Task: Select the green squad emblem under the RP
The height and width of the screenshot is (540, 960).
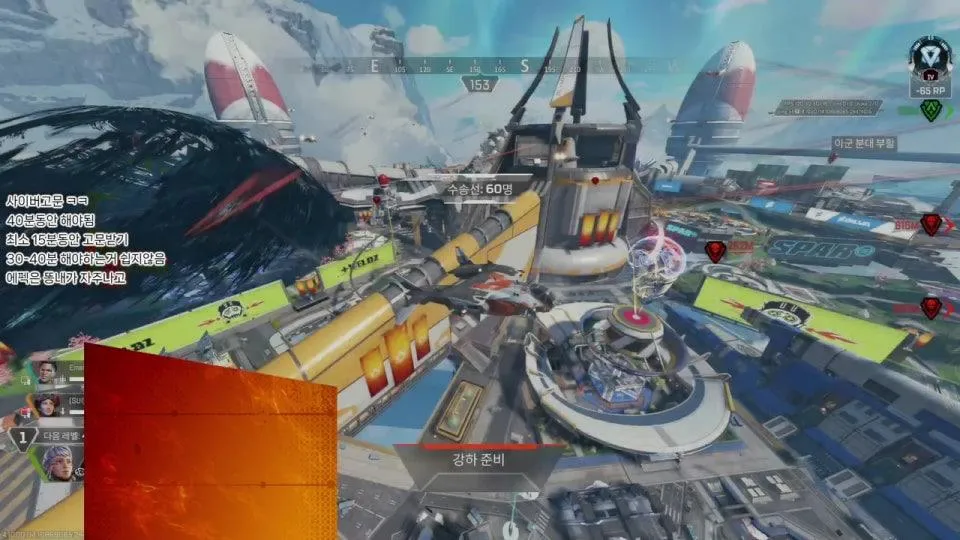Action: [930, 111]
